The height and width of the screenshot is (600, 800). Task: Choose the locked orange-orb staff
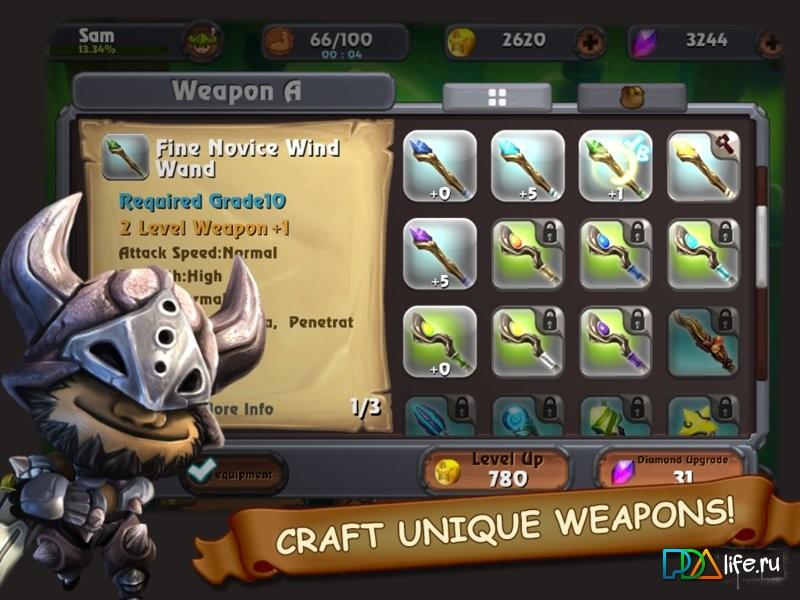(528, 254)
